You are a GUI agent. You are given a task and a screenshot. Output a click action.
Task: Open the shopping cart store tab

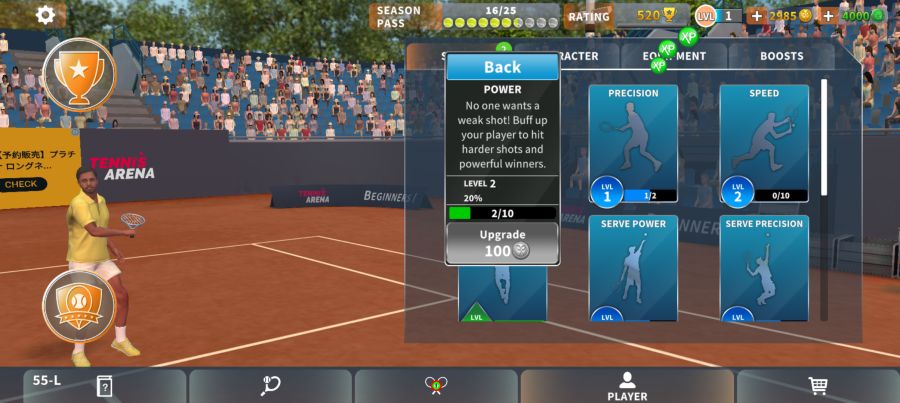point(818,385)
